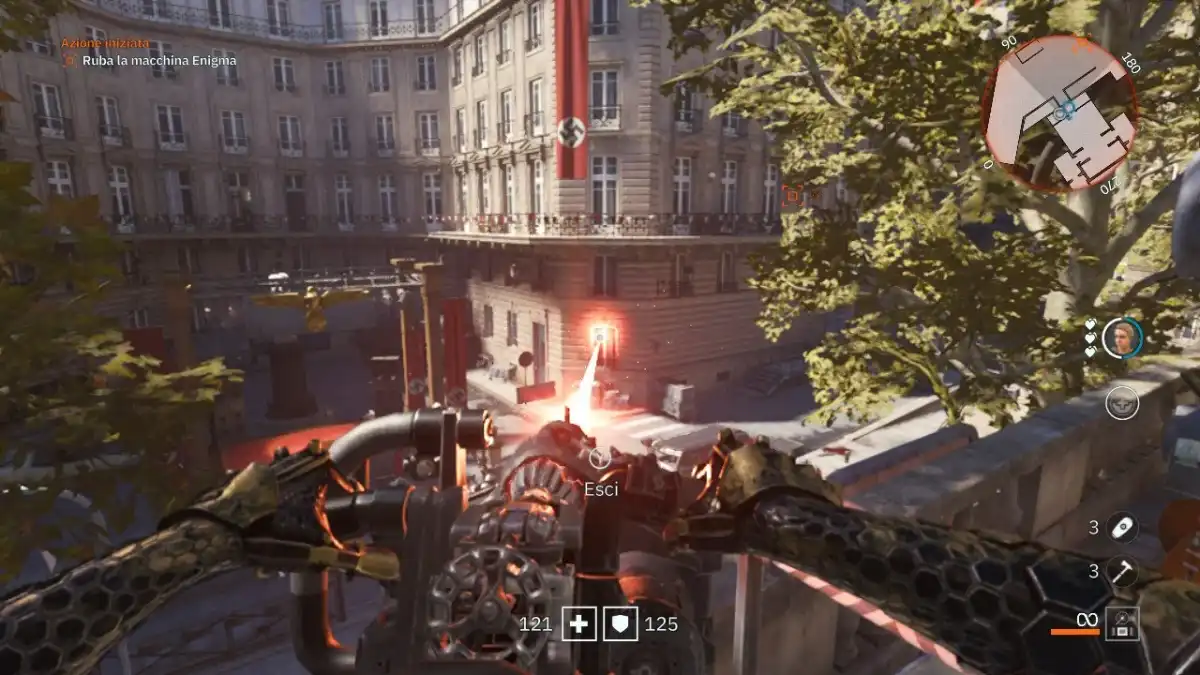This screenshot has height=675, width=1200.
Task: Click the mounted turret weapon icon
Action: click(x=1122, y=624)
